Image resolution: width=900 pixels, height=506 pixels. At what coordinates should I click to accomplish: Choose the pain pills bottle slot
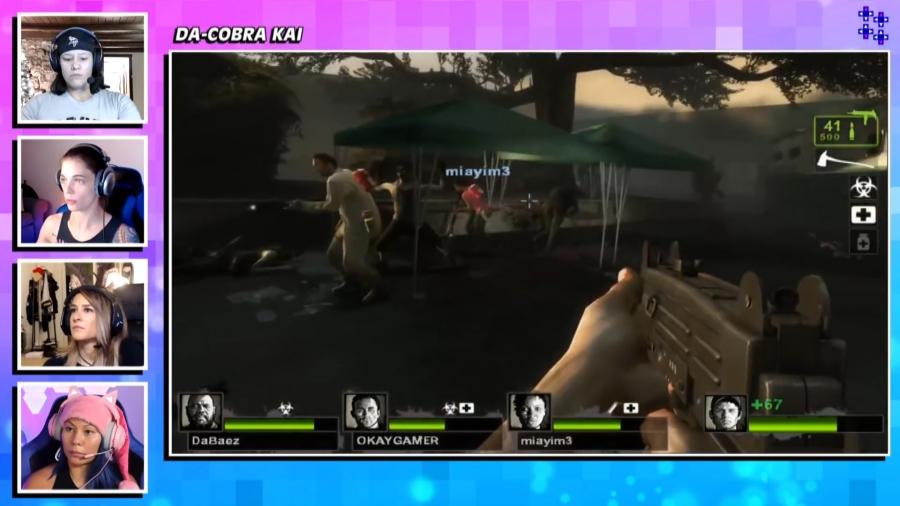(863, 241)
